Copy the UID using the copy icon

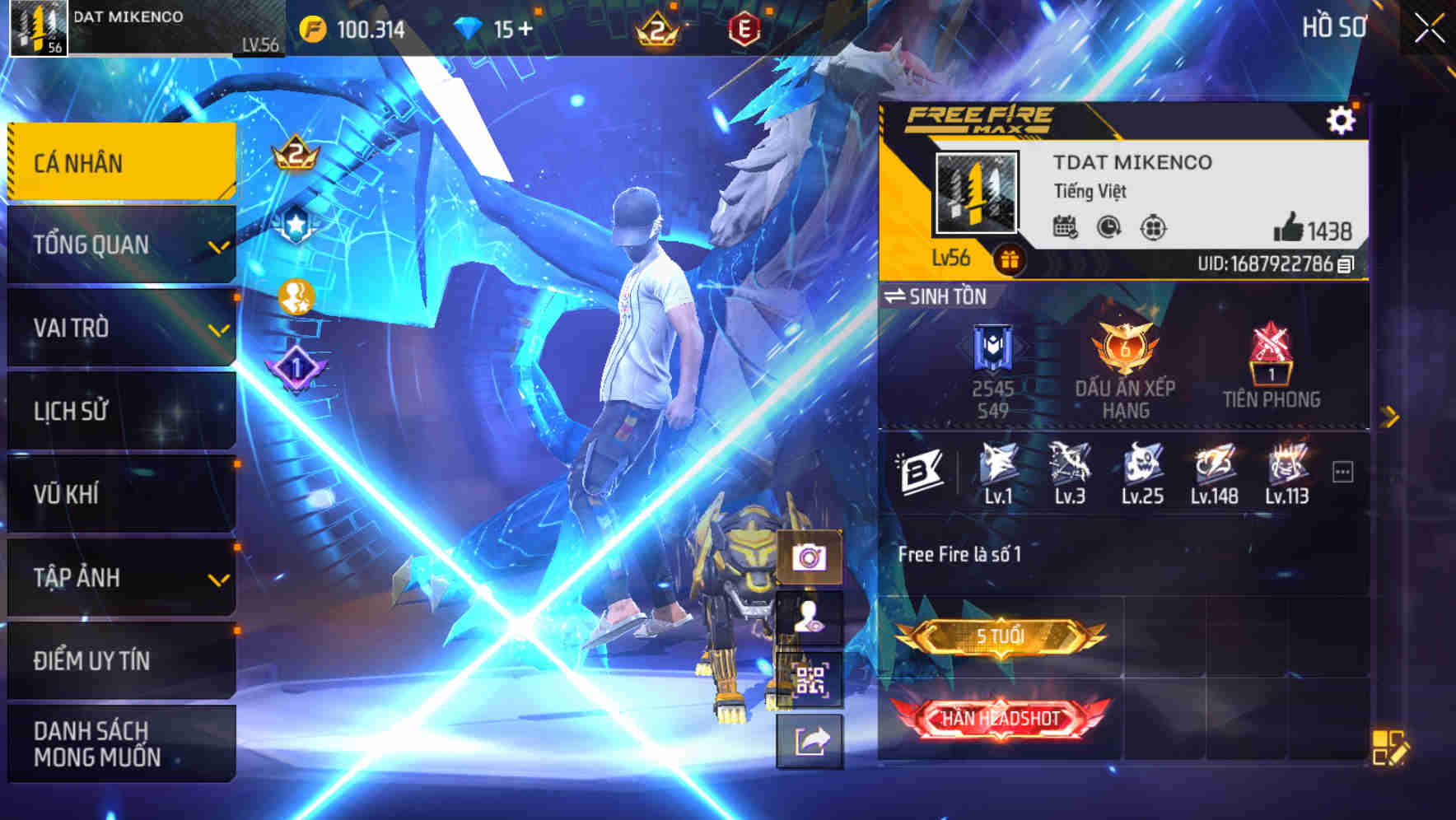click(x=1344, y=264)
